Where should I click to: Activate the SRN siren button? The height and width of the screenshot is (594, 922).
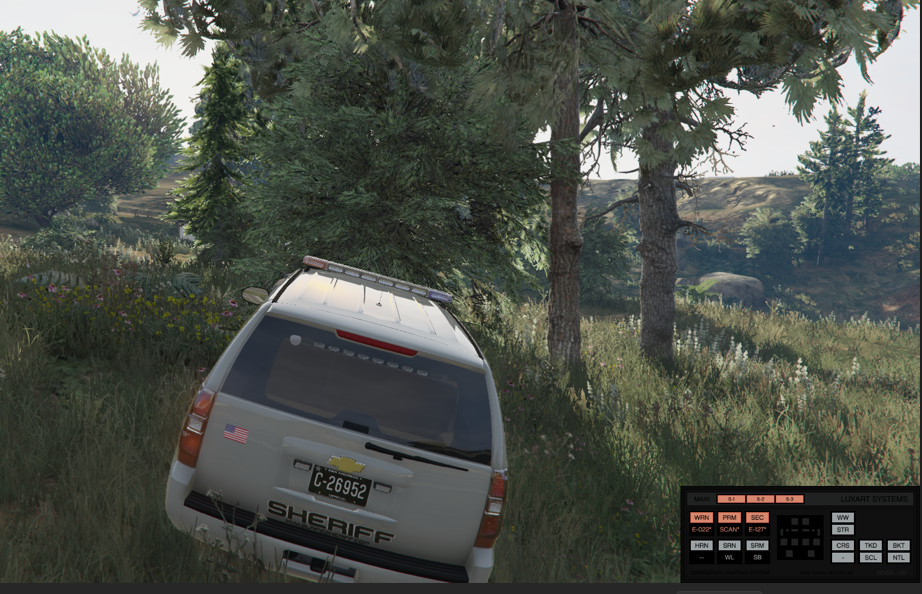tap(729, 545)
